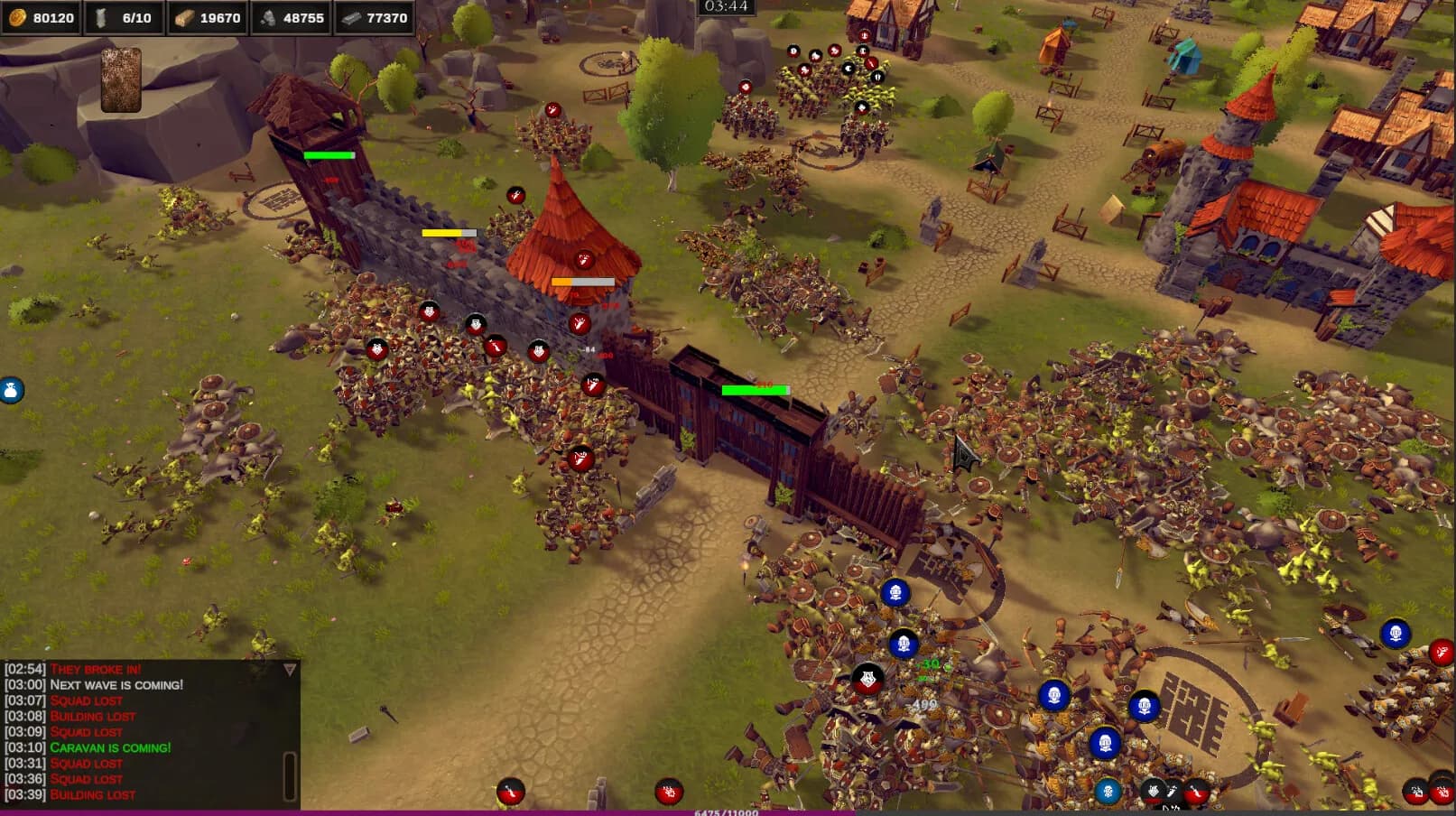This screenshot has width=1456, height=816.
Task: Click the blue money bag caravan icon
Action: click(11, 390)
